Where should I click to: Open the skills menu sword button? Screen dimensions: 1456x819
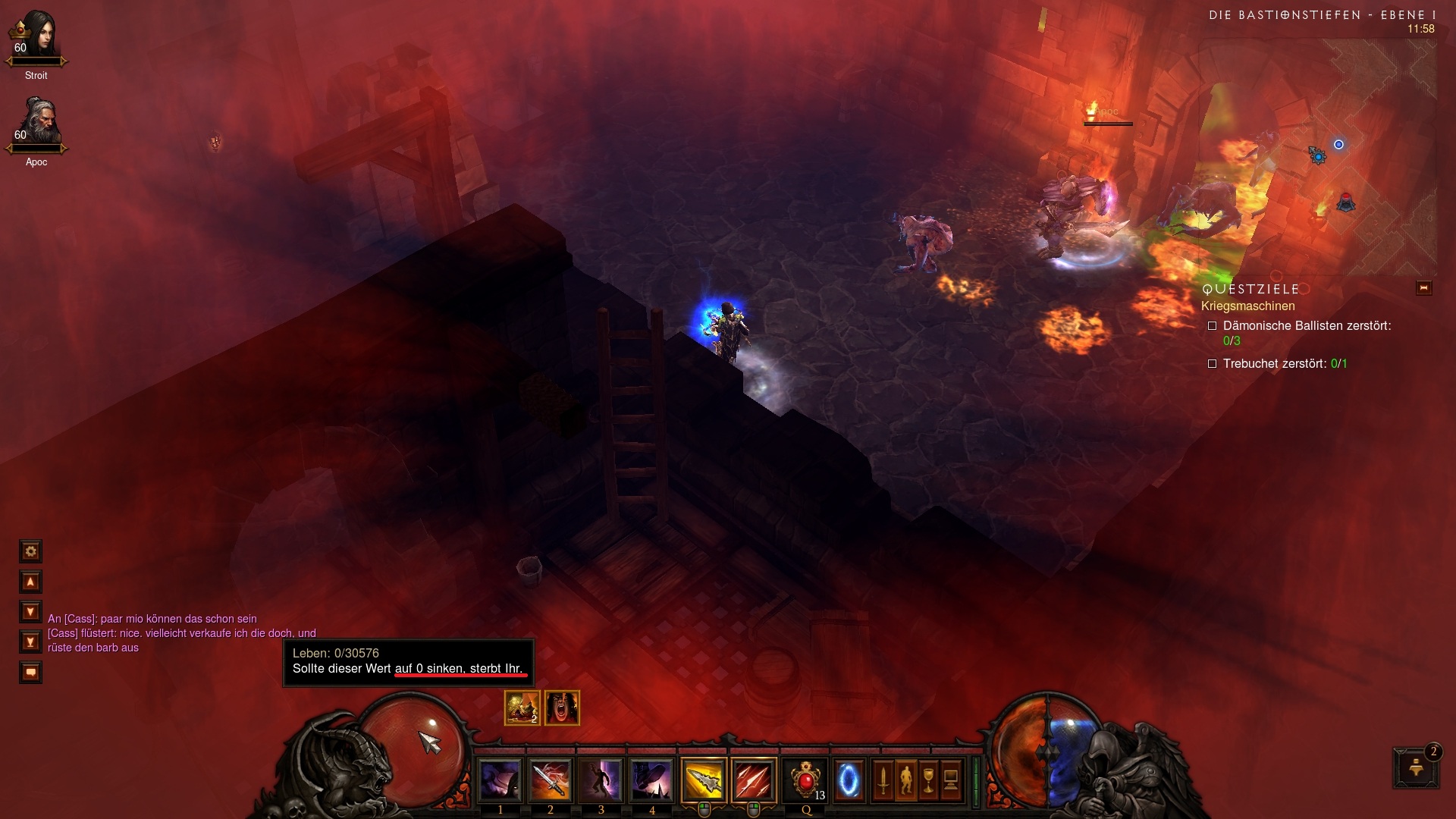(883, 780)
